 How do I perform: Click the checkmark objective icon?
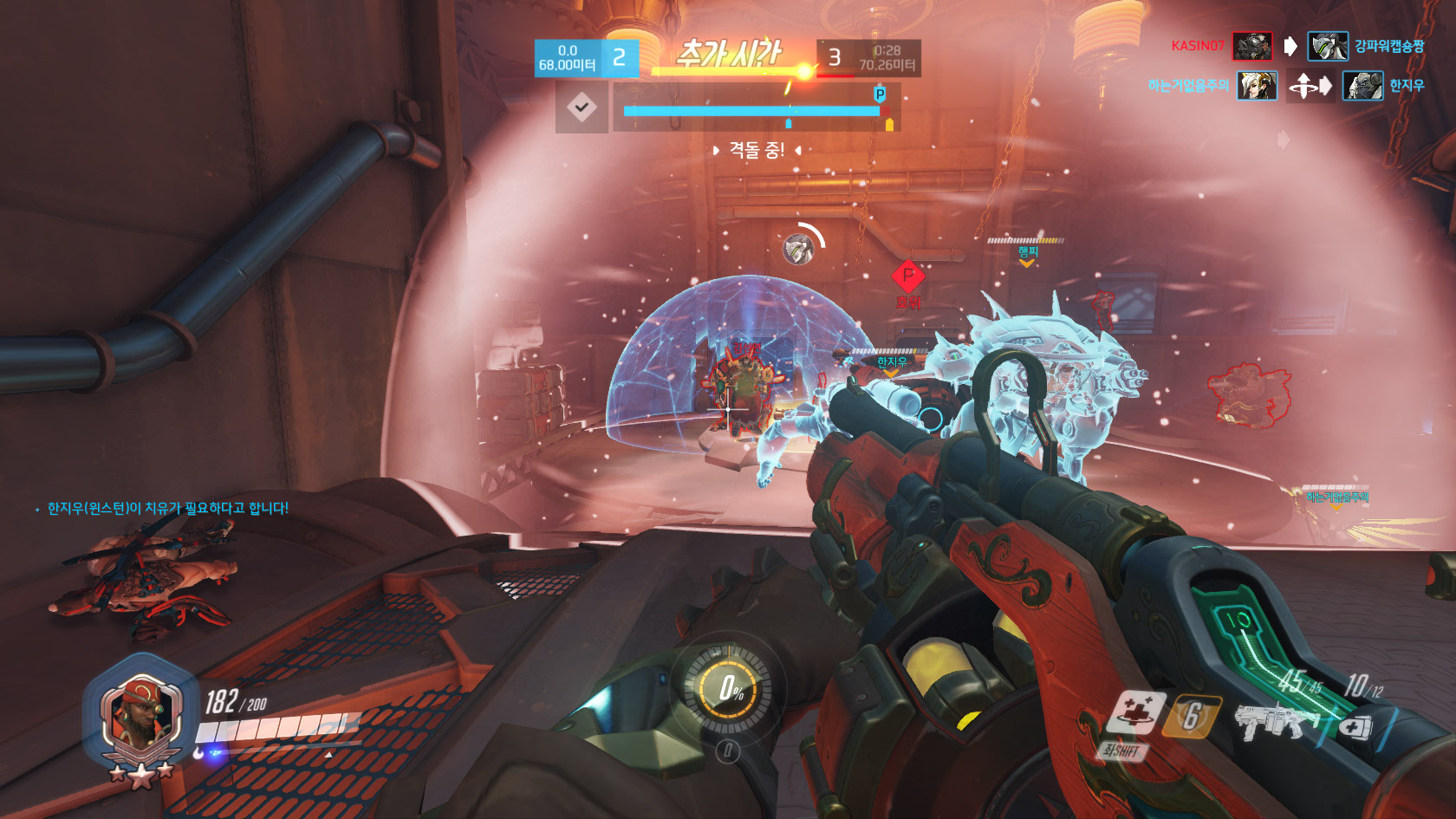click(x=582, y=108)
